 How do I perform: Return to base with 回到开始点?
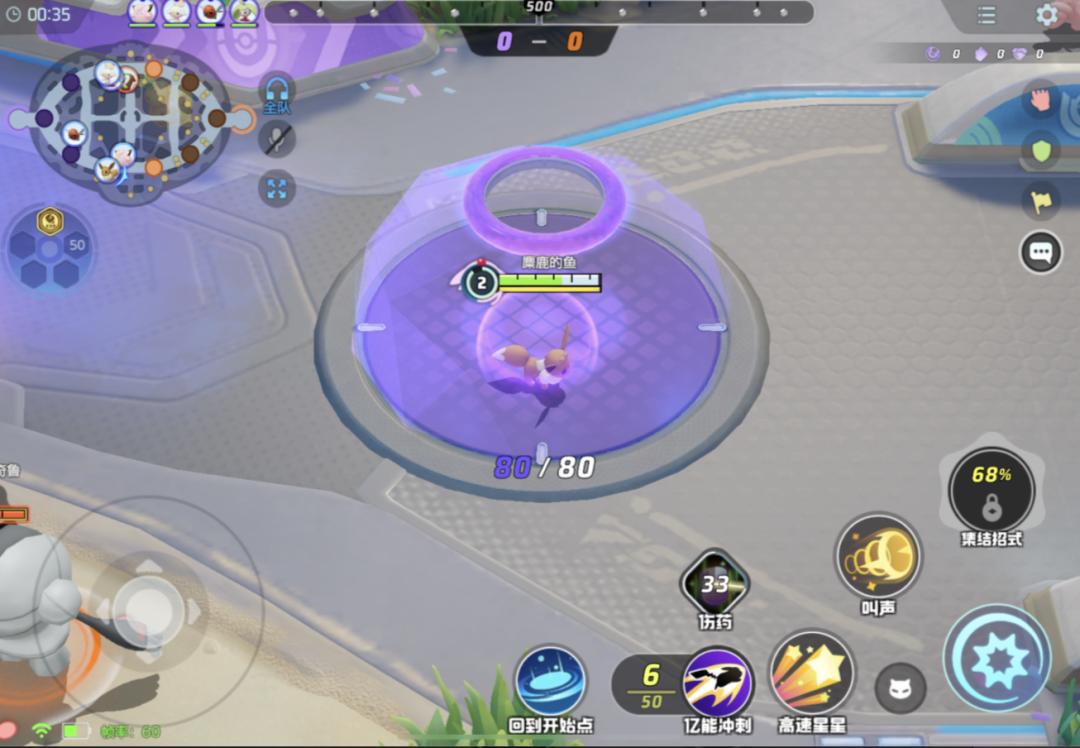550,681
